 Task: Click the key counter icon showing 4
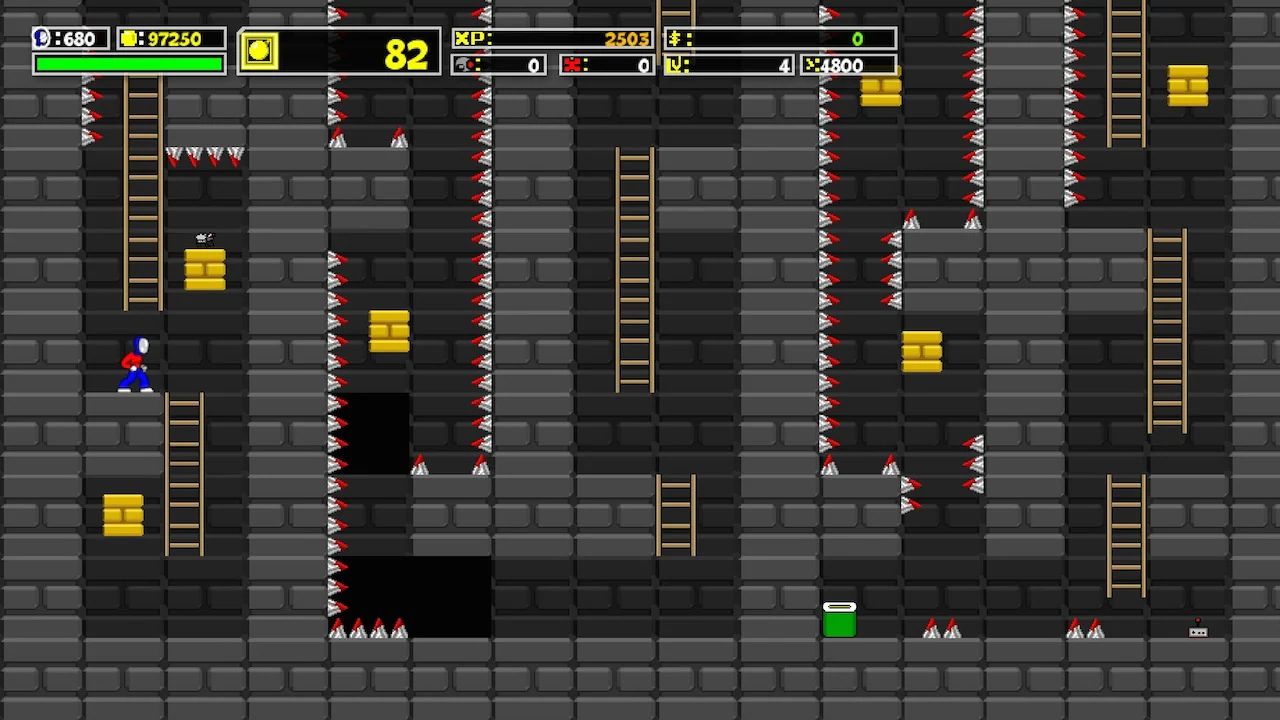click(x=675, y=66)
